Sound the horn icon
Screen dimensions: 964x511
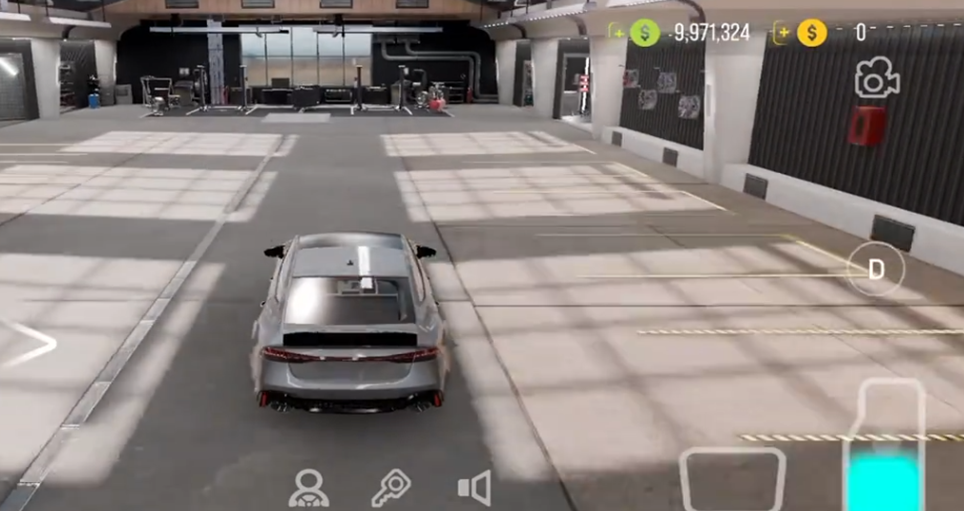tap(474, 488)
